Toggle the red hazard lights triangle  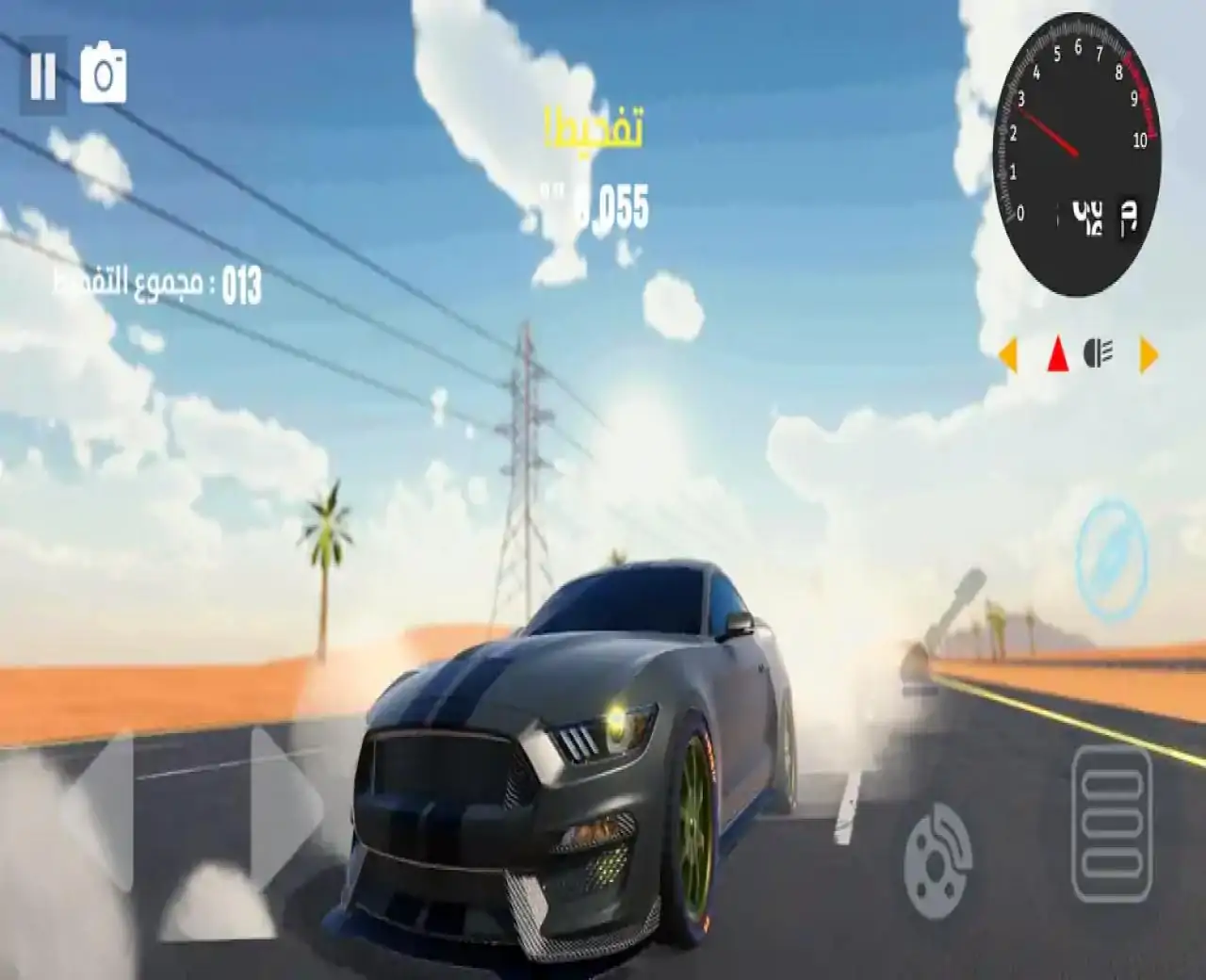click(1058, 355)
